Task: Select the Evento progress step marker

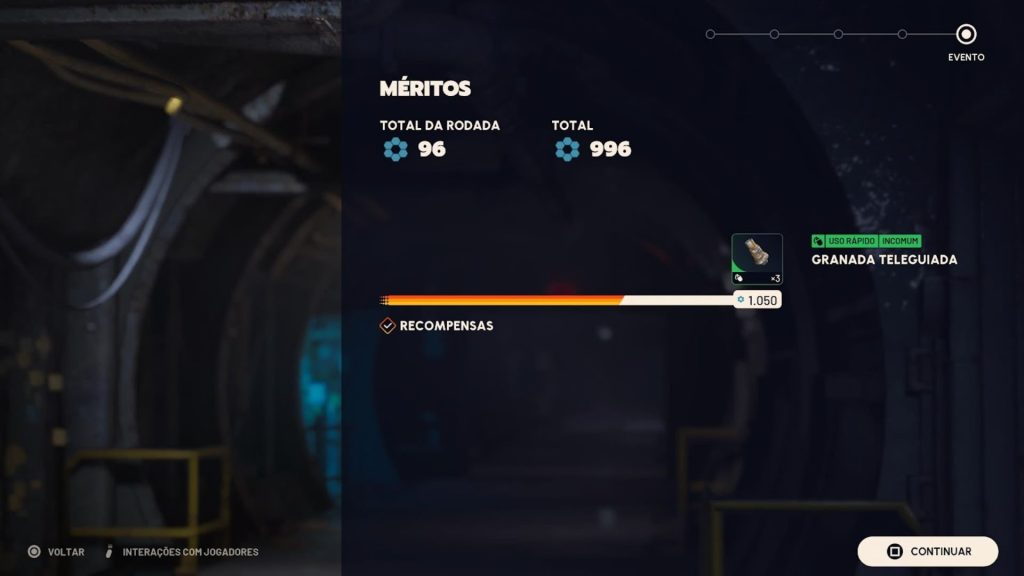Action: (966, 34)
